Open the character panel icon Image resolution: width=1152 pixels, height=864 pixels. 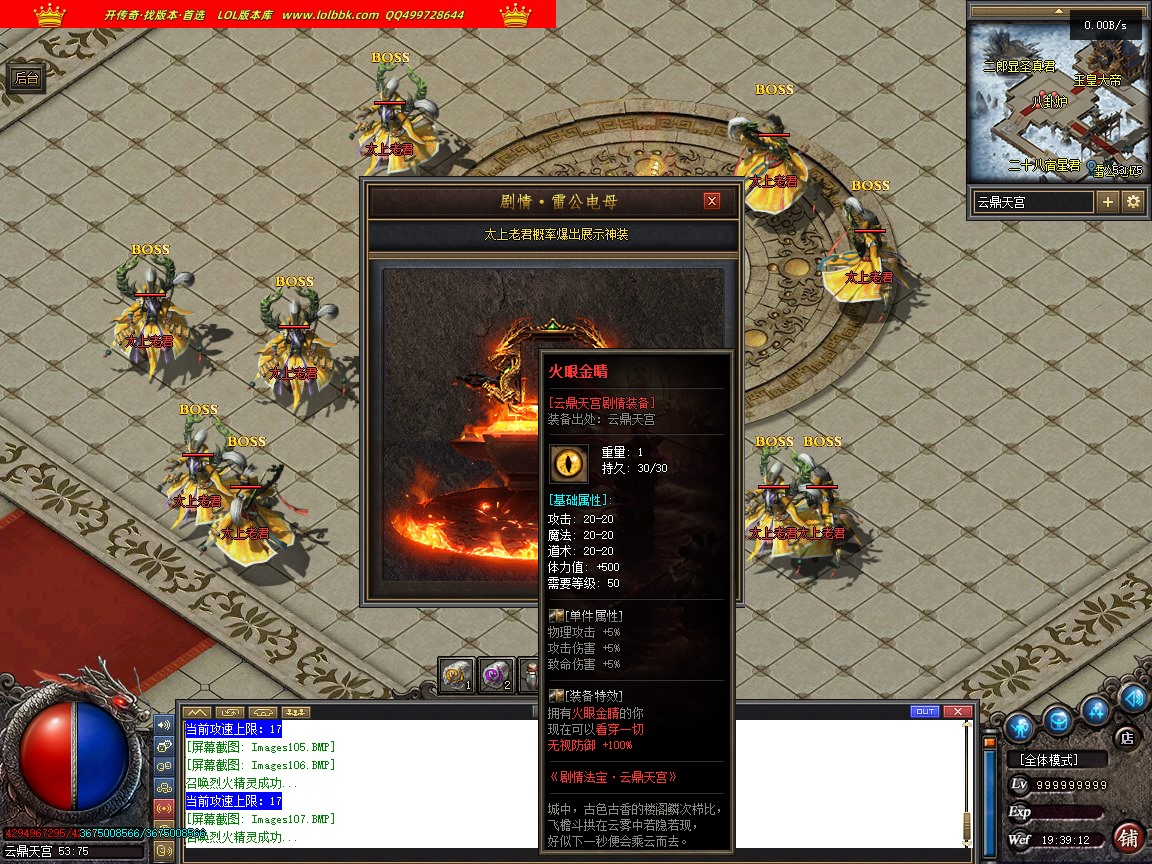pos(1020,726)
